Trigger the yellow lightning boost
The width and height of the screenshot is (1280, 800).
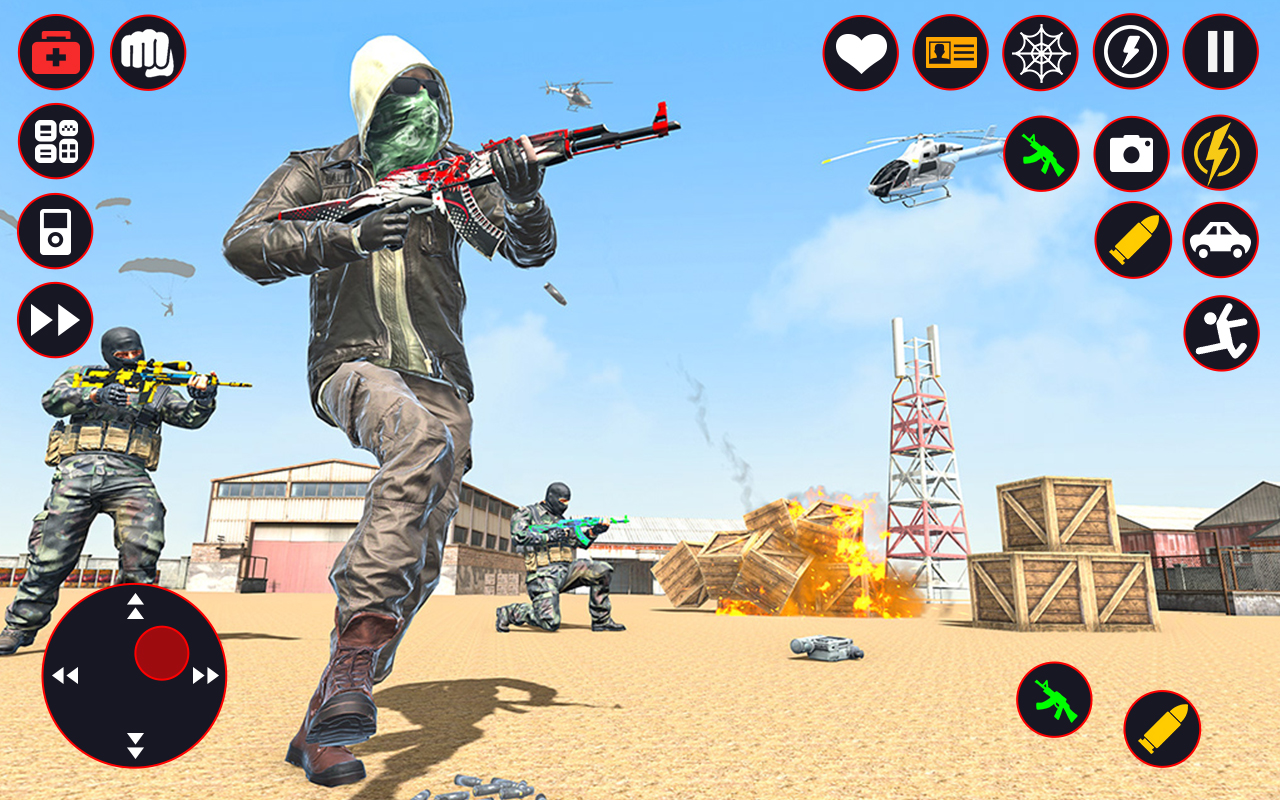1218,153
